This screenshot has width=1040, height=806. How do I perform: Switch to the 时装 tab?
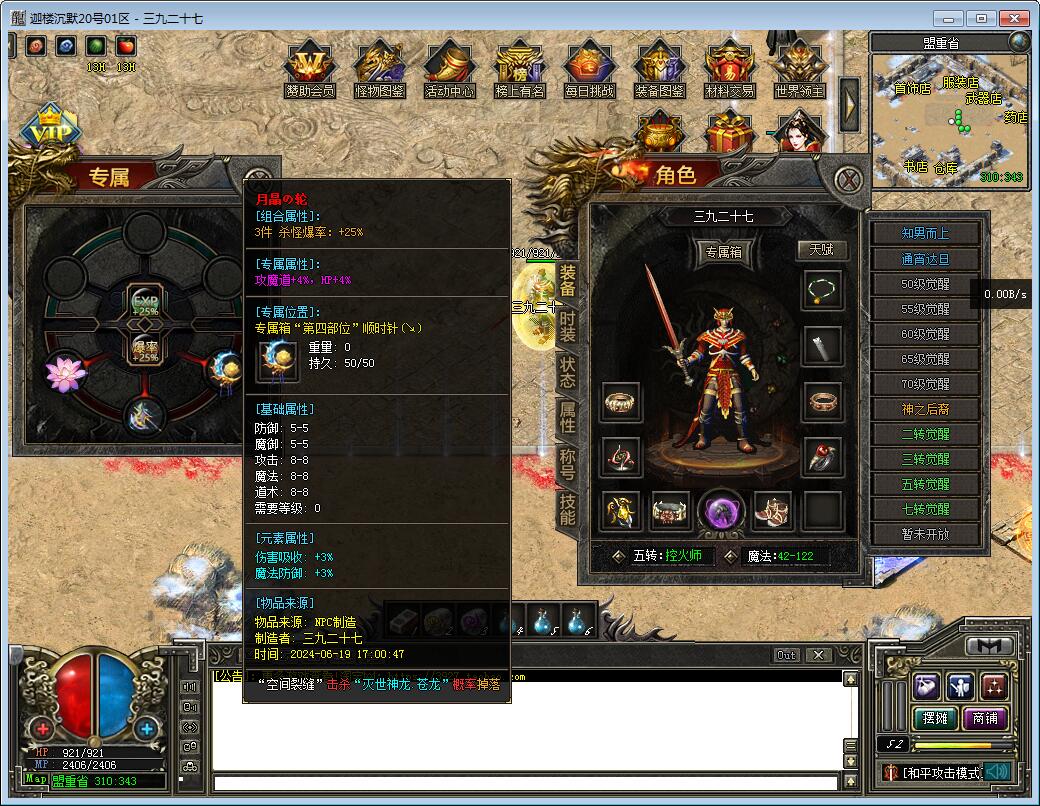point(567,327)
